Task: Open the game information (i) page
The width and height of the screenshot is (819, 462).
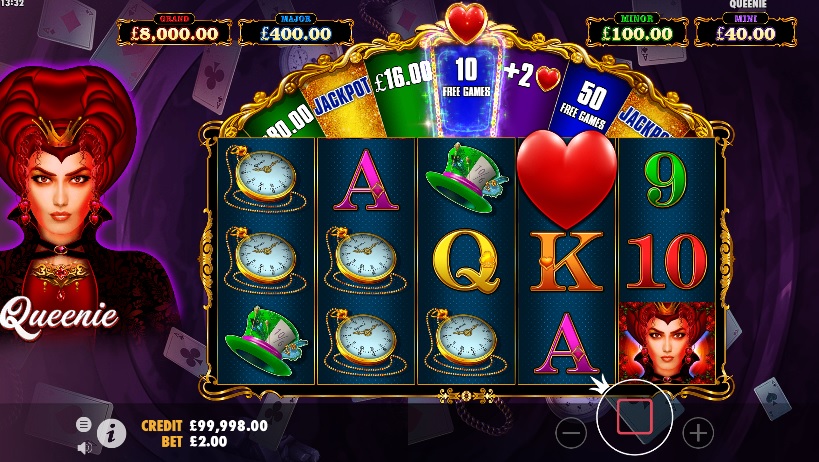Action: pos(111,433)
